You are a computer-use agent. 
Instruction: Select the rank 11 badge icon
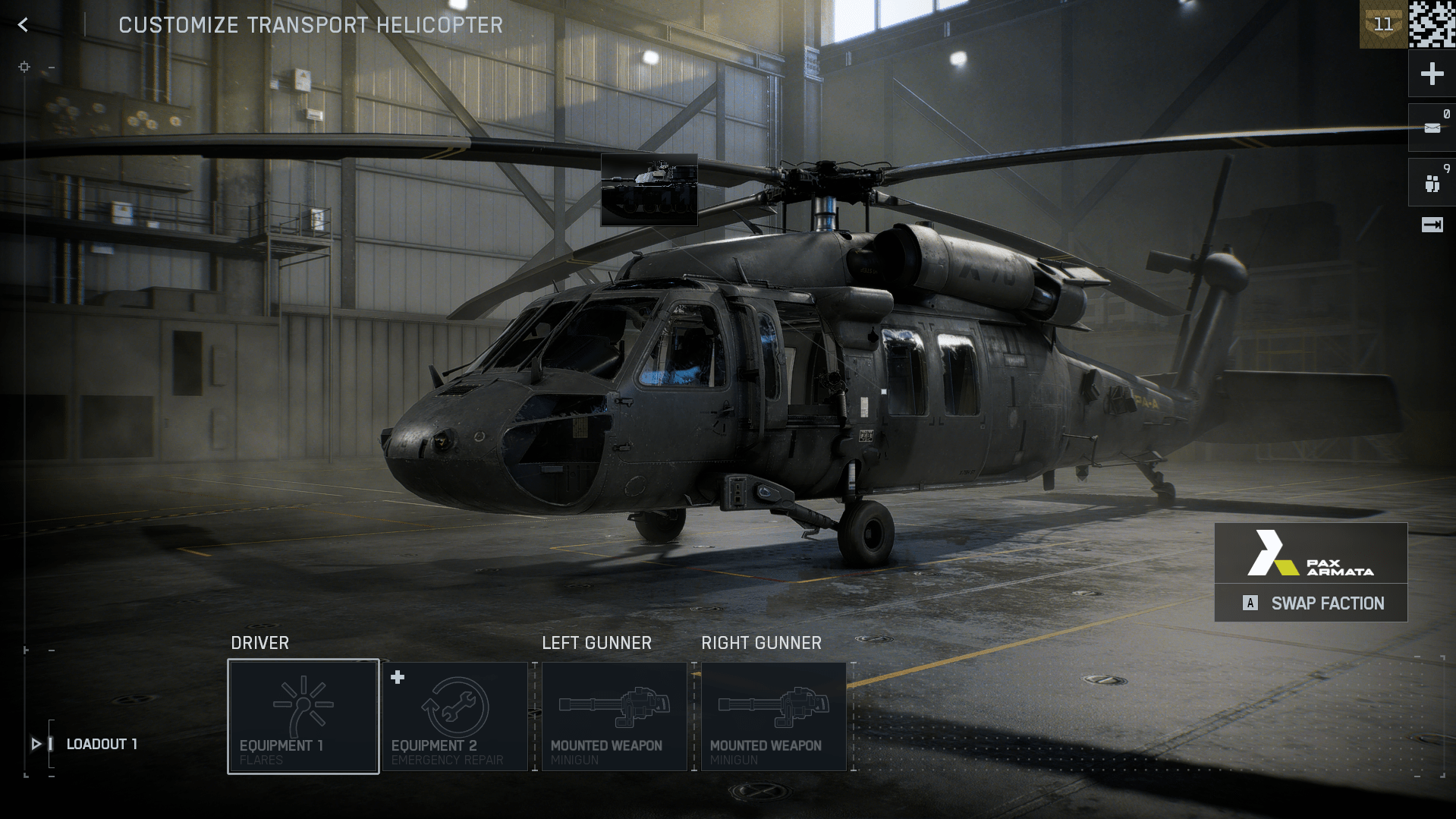click(1384, 24)
